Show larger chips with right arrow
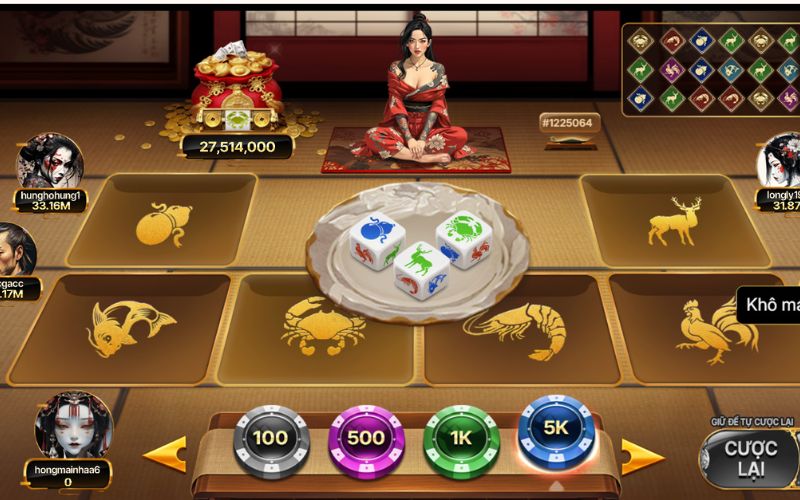 (x=643, y=457)
